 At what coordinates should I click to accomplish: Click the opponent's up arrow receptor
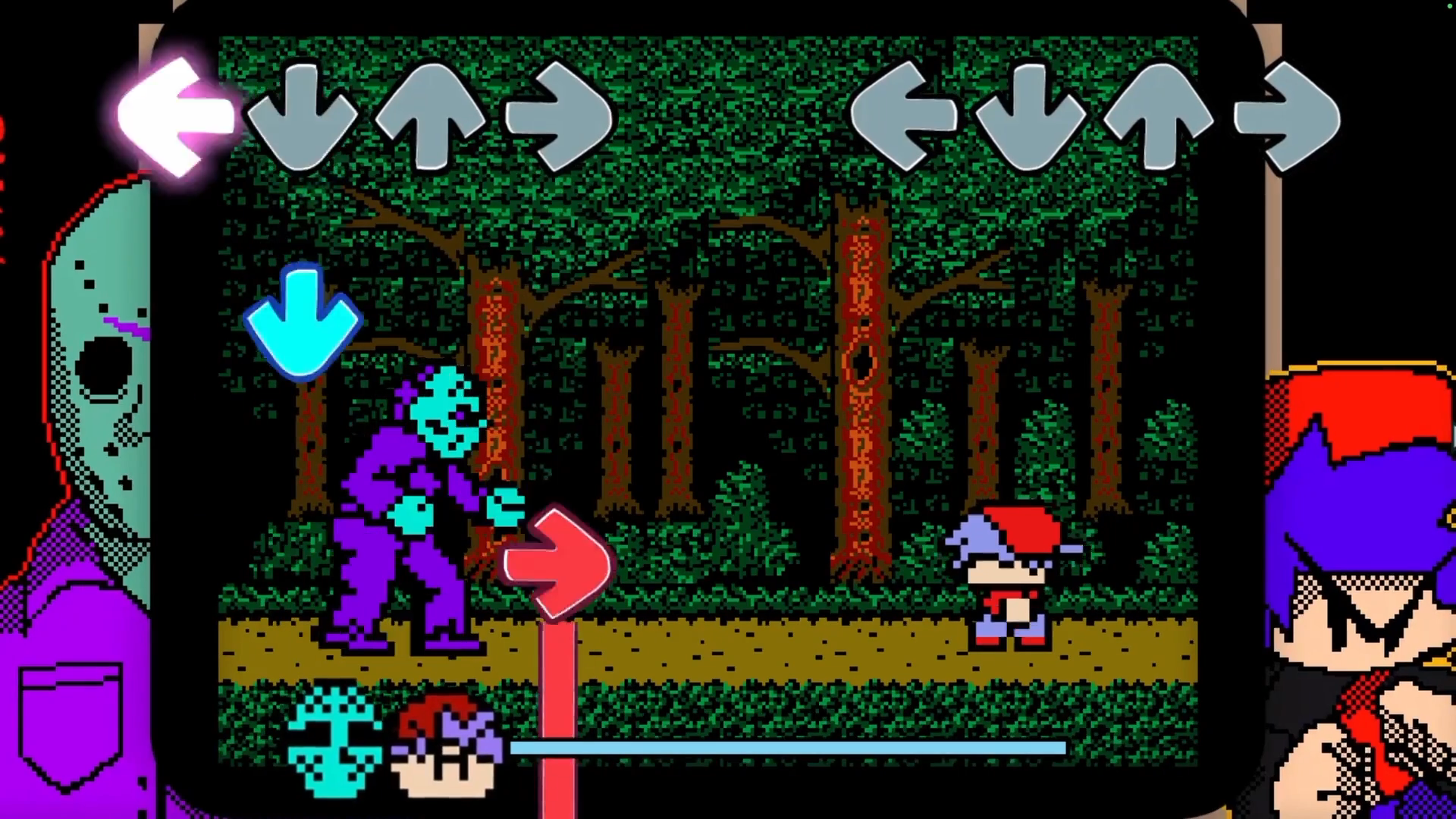point(432,114)
